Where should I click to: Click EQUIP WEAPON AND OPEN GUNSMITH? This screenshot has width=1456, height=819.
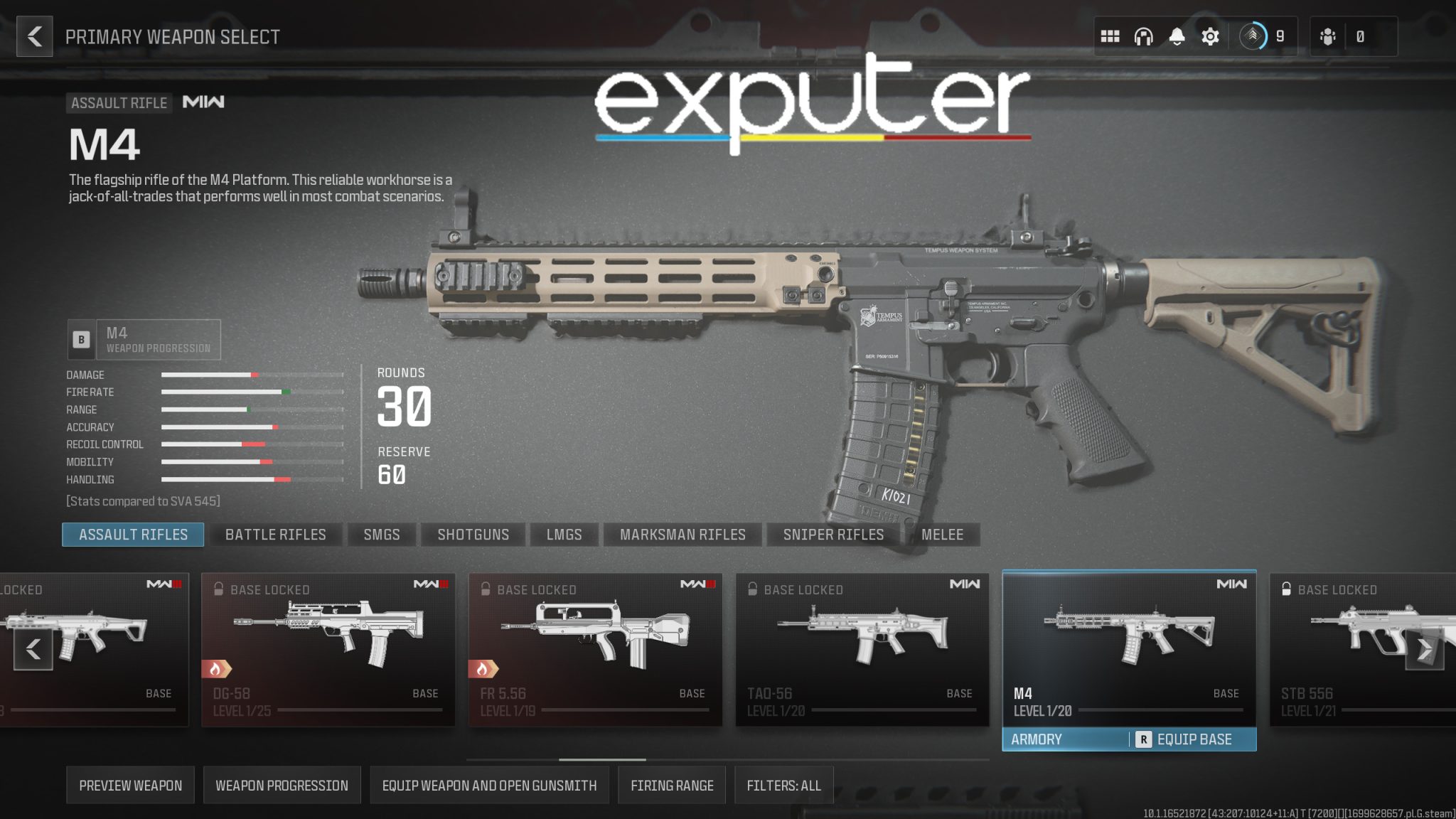click(x=489, y=785)
